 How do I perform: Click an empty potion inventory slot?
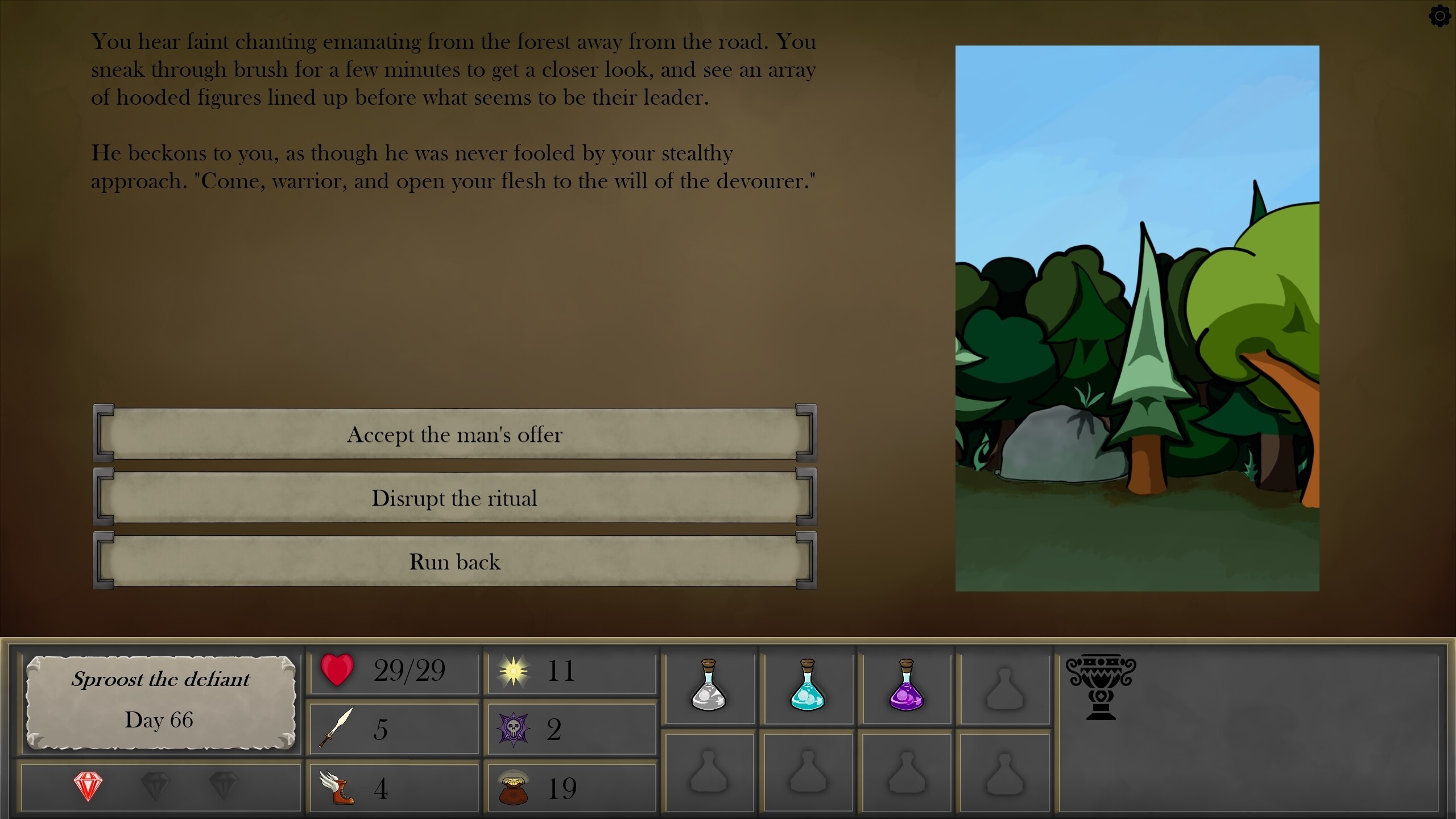1004,688
